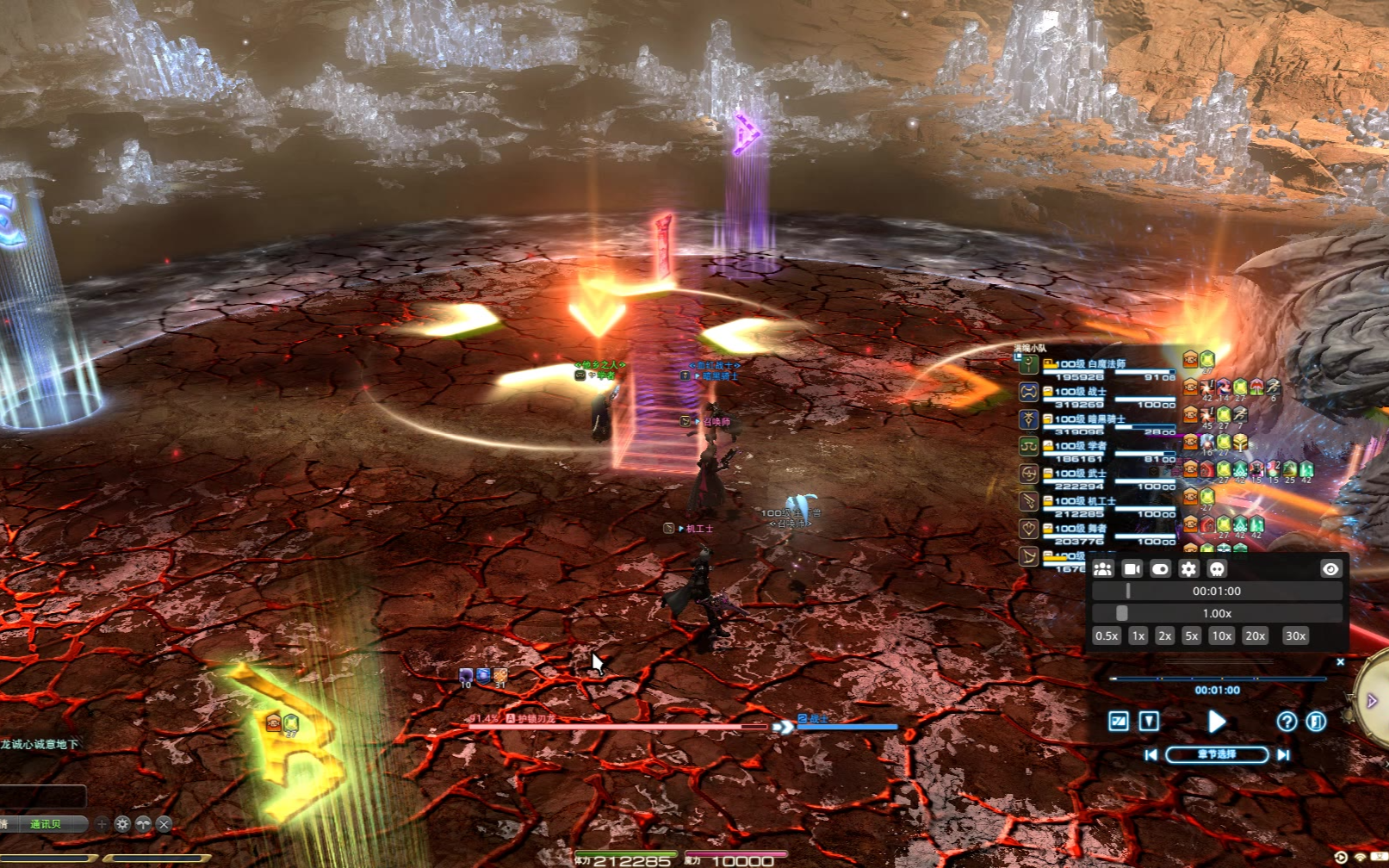The width and height of the screenshot is (1389, 868).
Task: Open replay gear settings icon
Action: (1188, 568)
